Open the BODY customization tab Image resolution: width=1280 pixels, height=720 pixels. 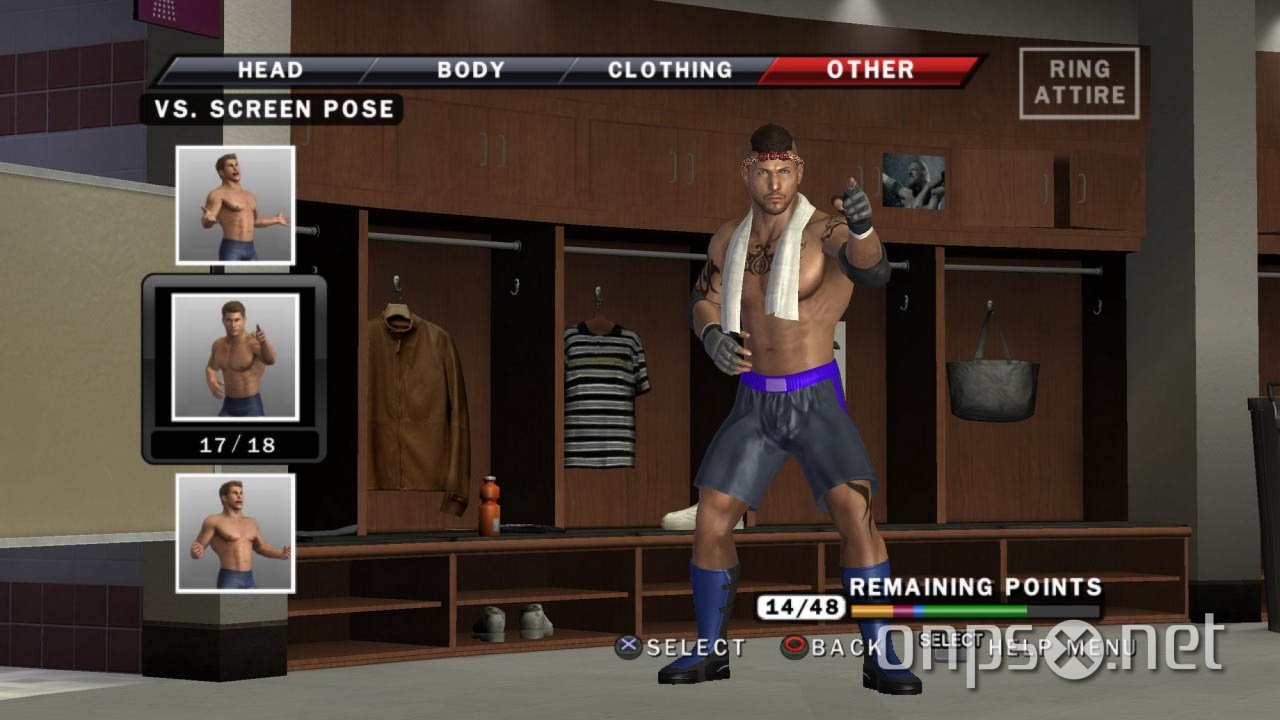[469, 70]
